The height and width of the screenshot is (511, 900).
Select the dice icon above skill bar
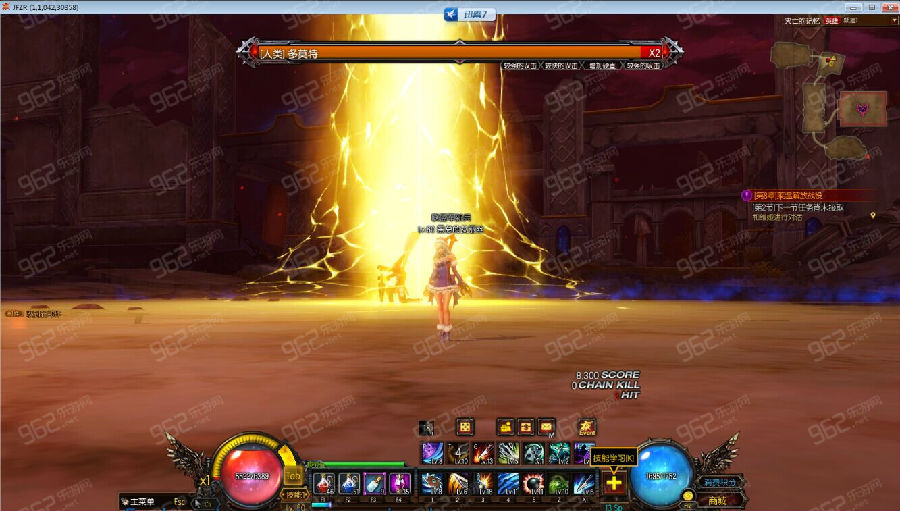coord(464,427)
